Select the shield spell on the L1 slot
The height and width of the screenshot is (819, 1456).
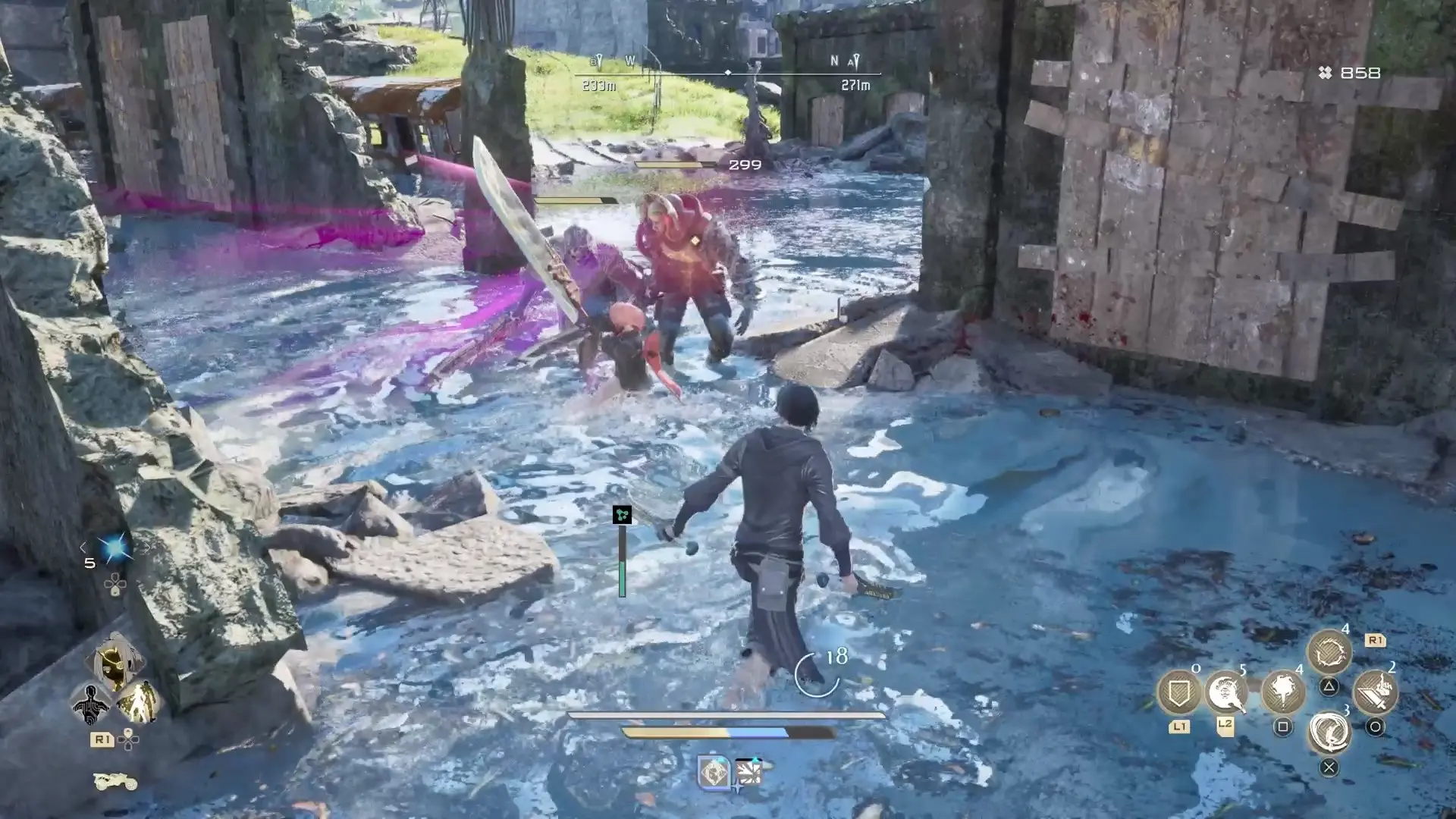point(1178,692)
